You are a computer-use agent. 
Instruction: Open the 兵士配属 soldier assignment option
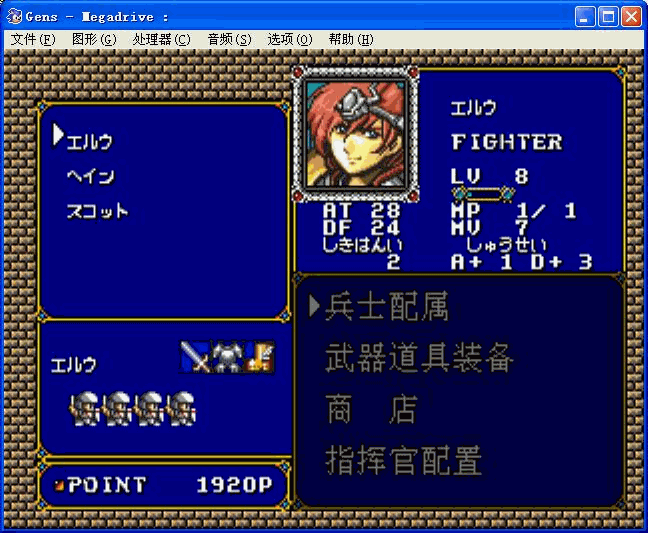pyautogui.click(x=386, y=307)
